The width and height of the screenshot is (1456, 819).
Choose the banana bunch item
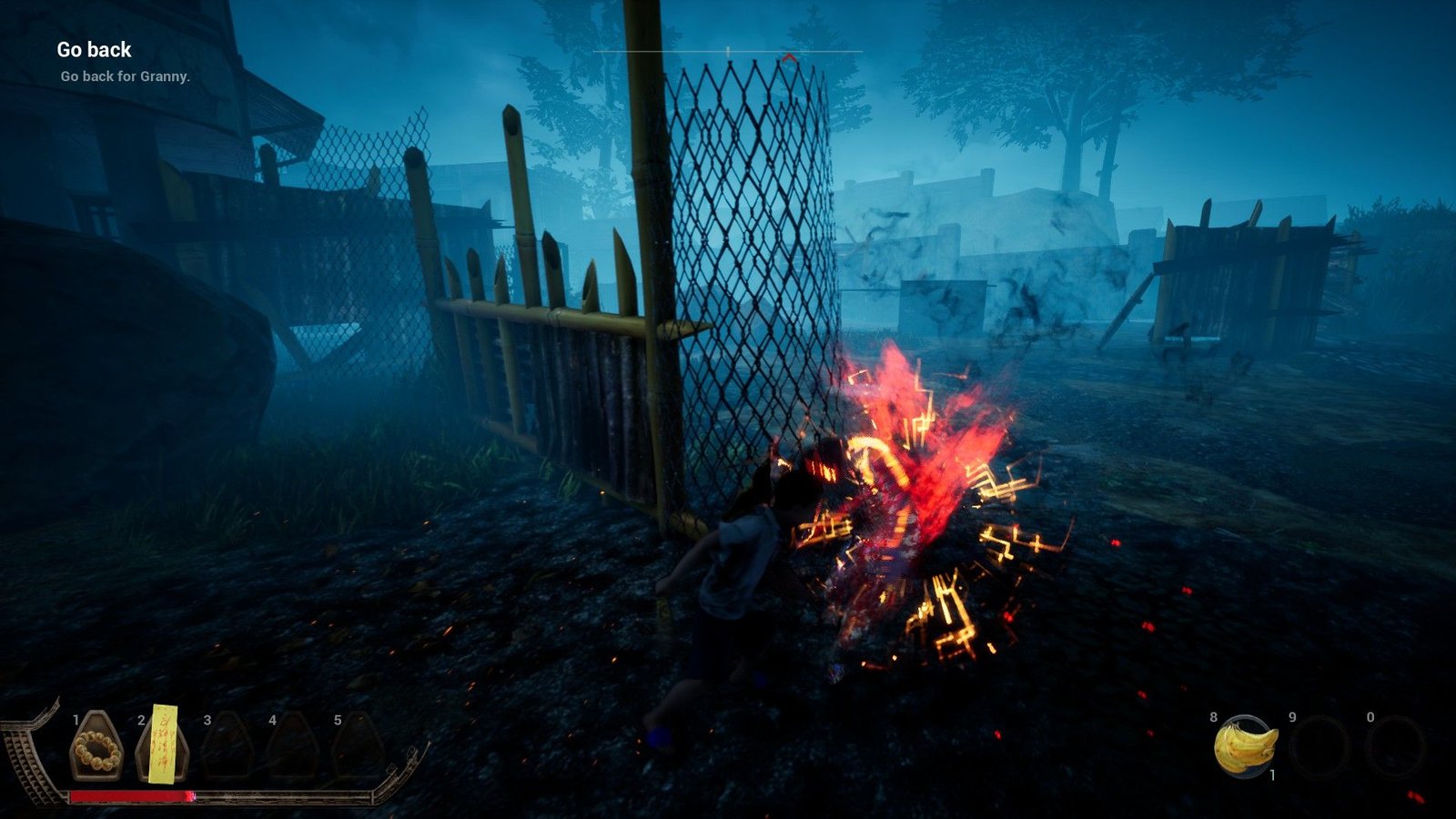coord(1245,746)
